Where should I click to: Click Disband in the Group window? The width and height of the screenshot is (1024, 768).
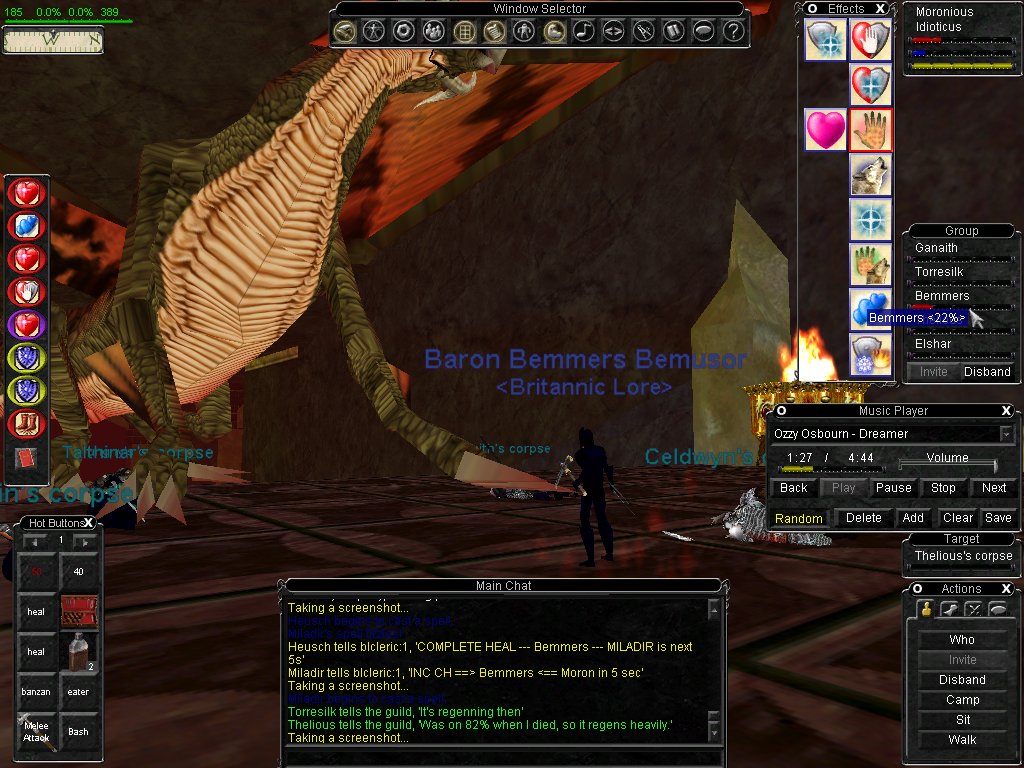(x=987, y=372)
